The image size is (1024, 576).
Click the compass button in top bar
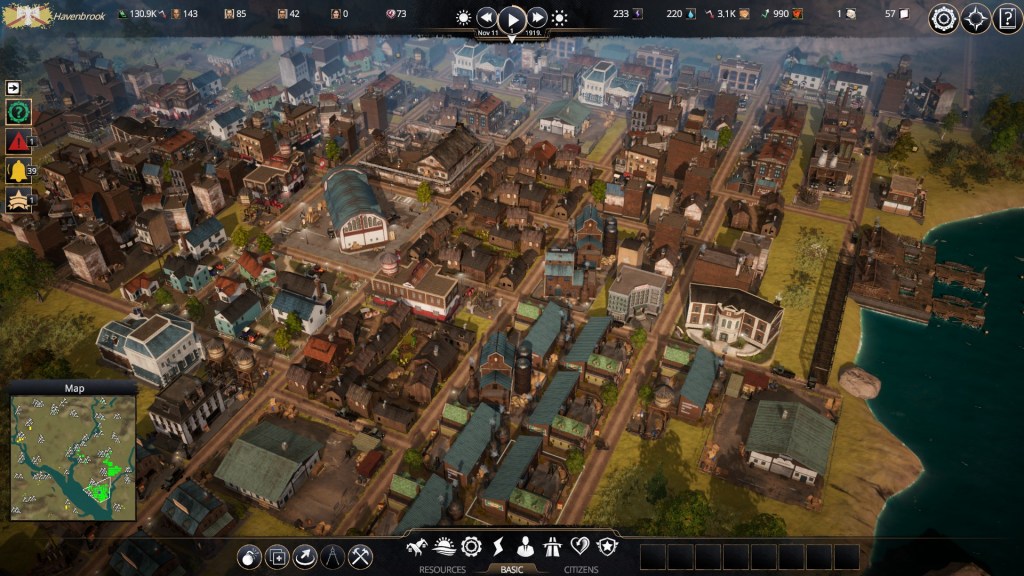[x=975, y=18]
